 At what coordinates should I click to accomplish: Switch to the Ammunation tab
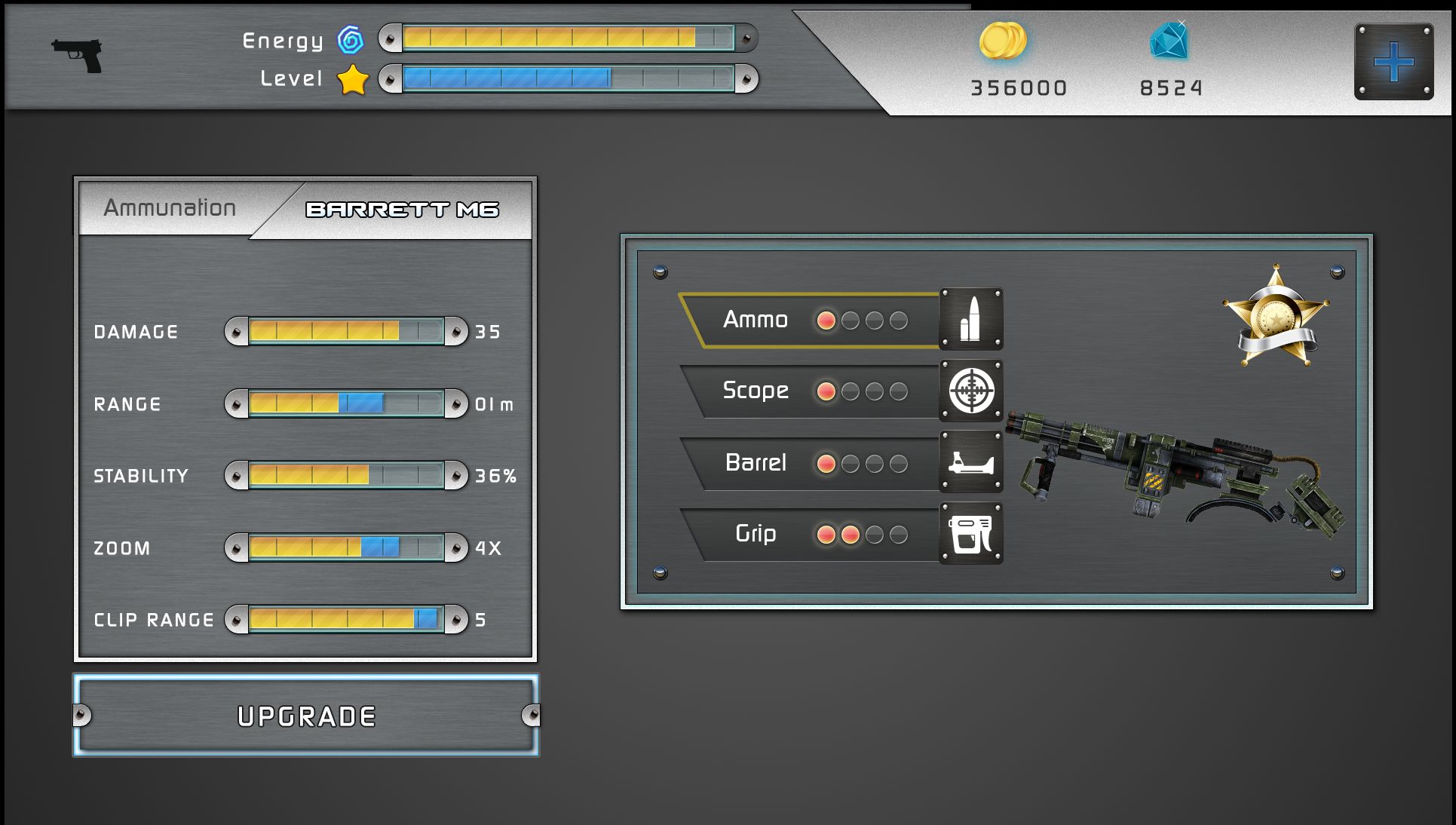[170, 208]
